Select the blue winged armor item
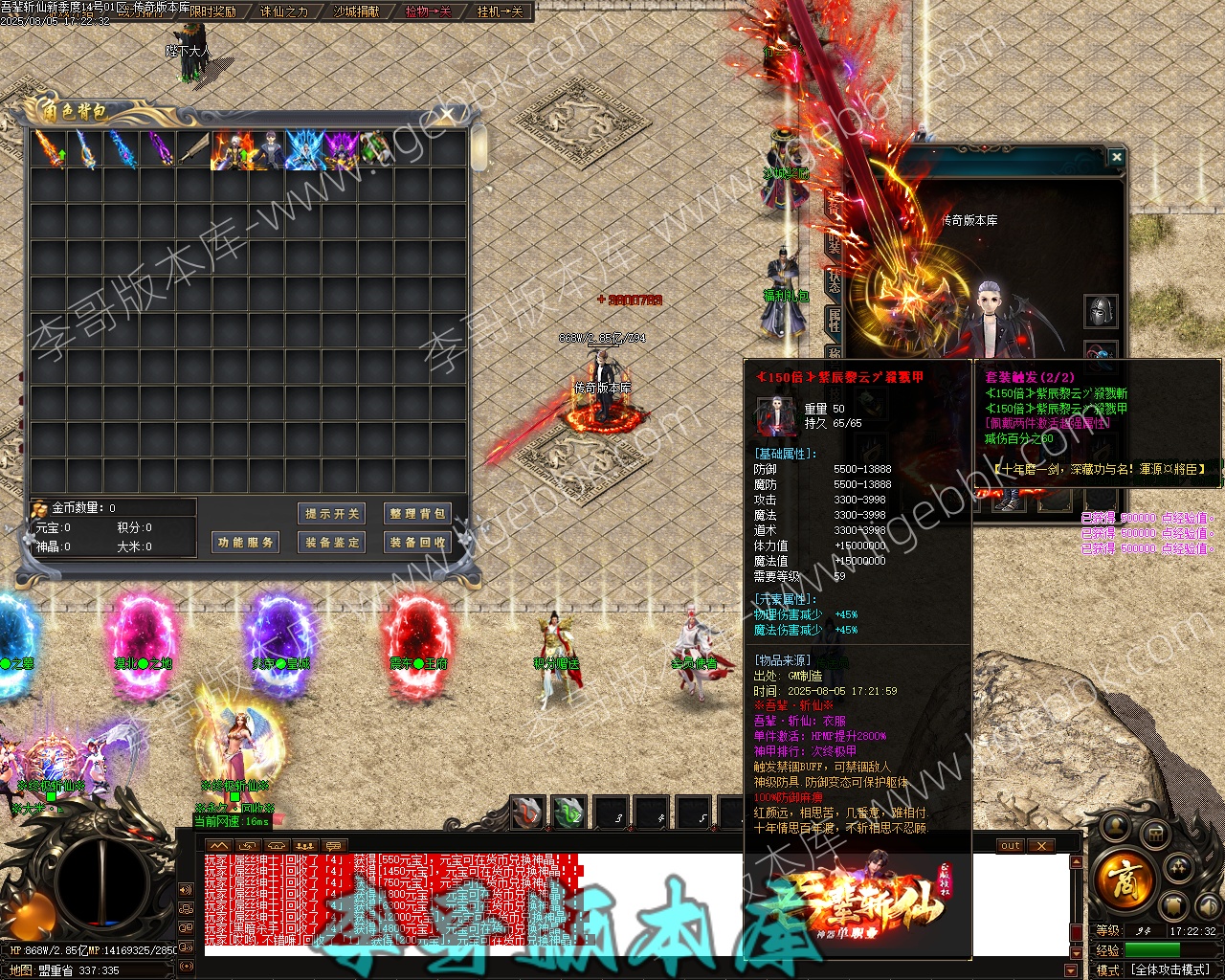Image resolution: width=1225 pixels, height=980 pixels. pyautogui.click(x=303, y=150)
